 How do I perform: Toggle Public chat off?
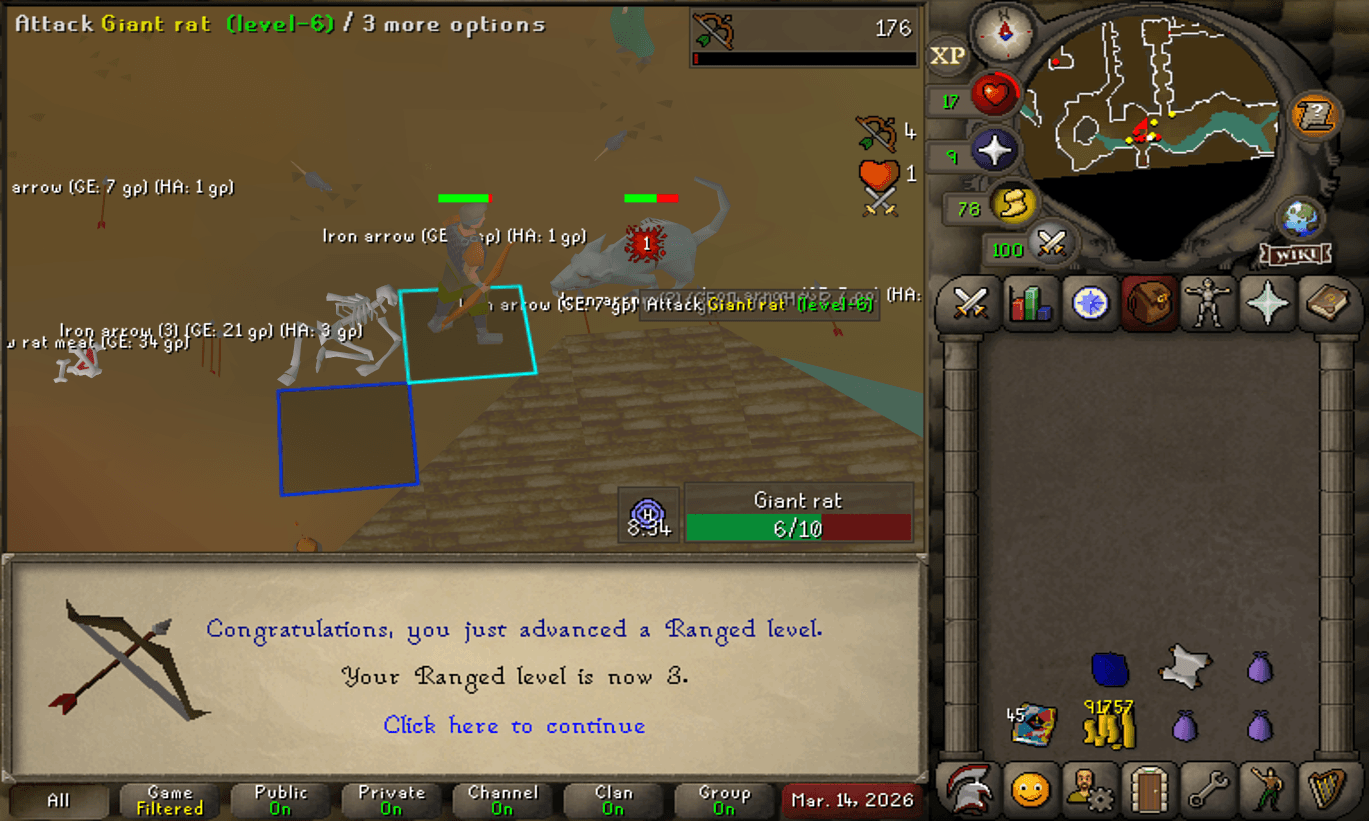pyautogui.click(x=280, y=800)
